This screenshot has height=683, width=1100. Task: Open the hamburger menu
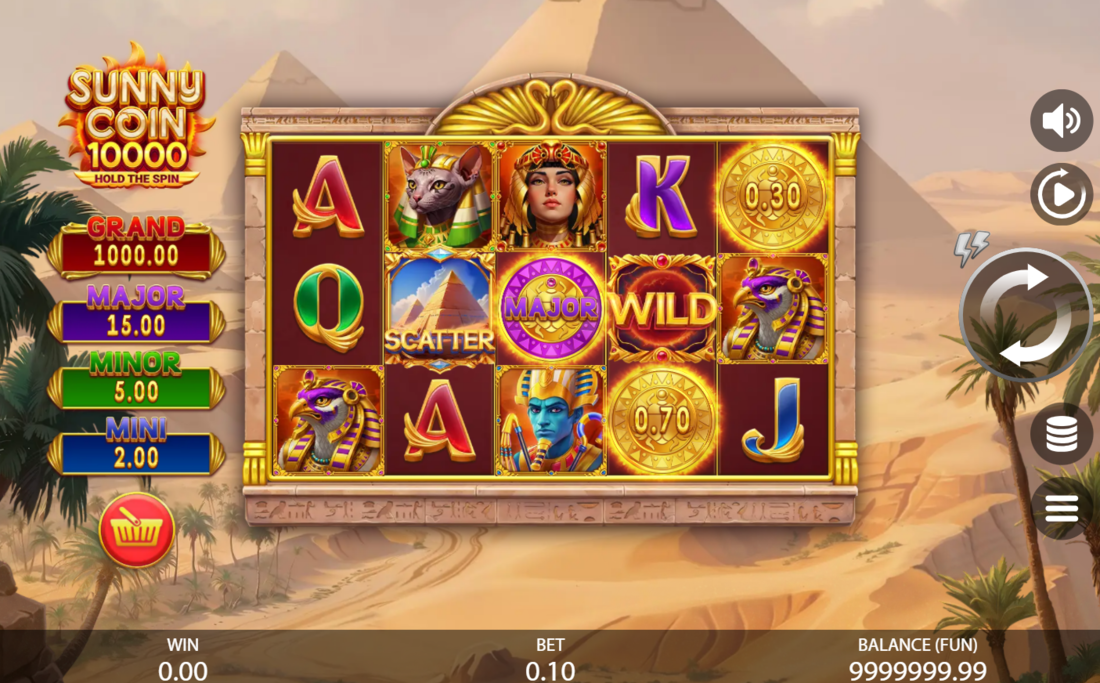tap(1061, 509)
